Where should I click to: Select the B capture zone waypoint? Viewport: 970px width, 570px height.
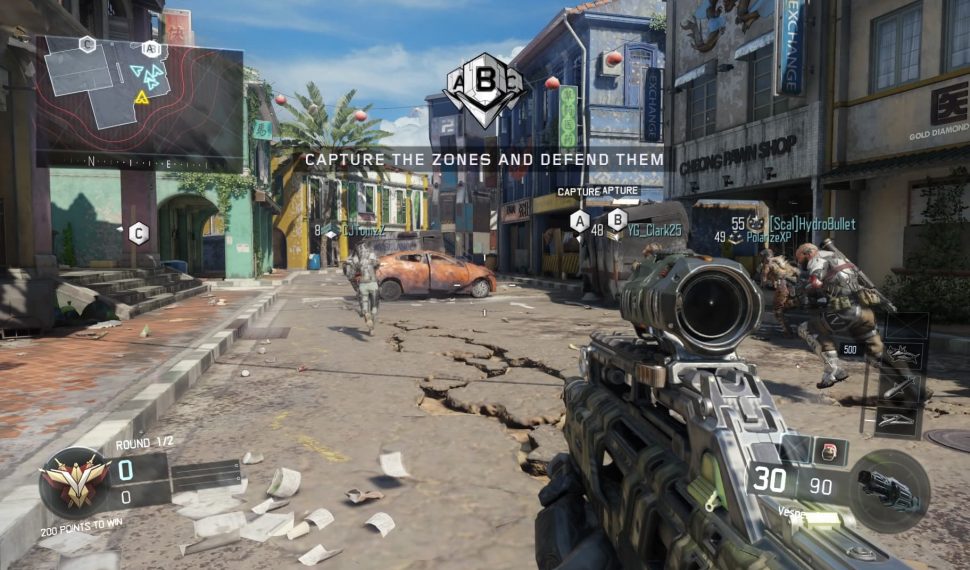point(617,220)
